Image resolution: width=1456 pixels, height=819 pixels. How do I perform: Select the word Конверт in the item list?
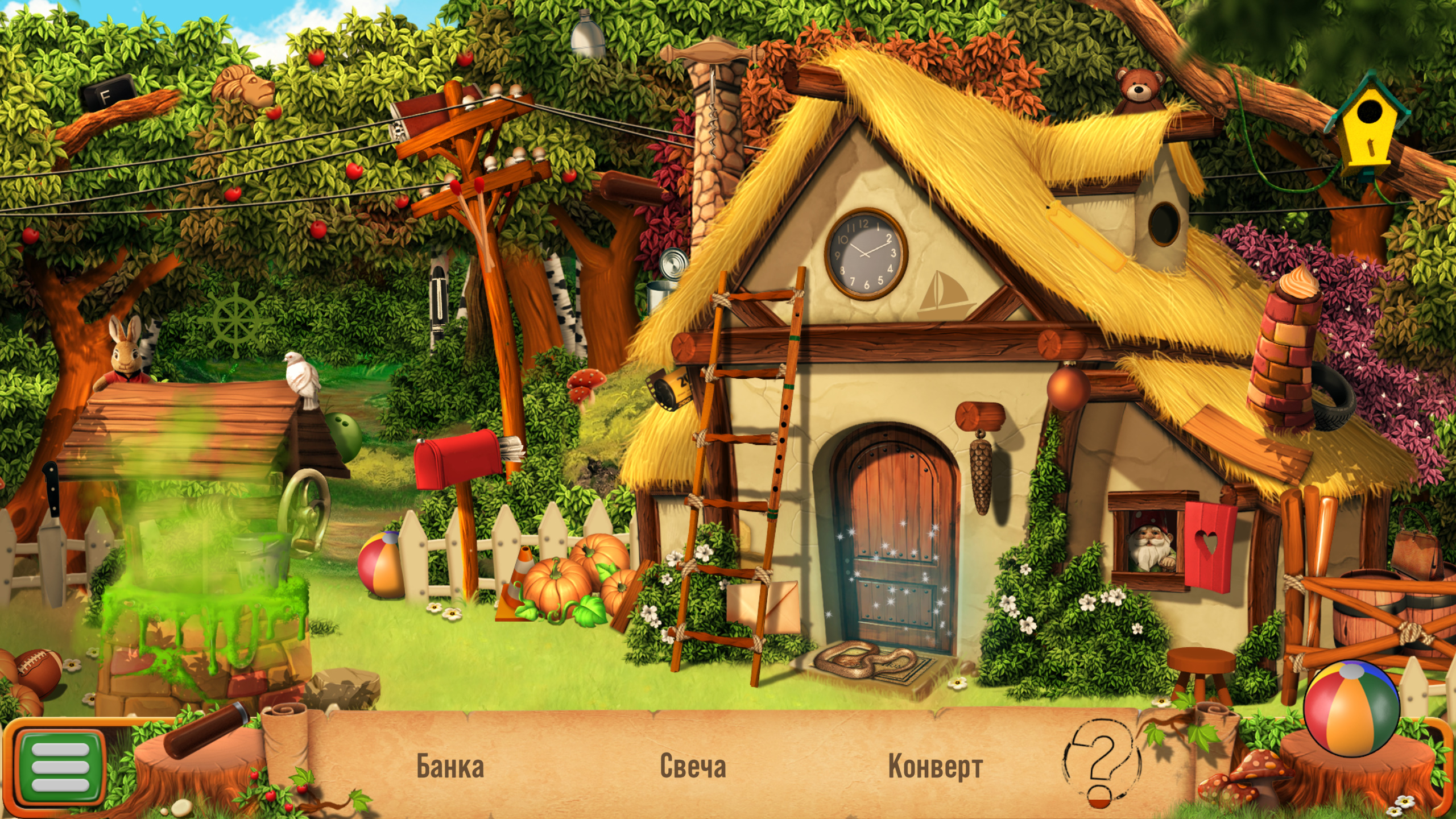pyautogui.click(x=935, y=766)
